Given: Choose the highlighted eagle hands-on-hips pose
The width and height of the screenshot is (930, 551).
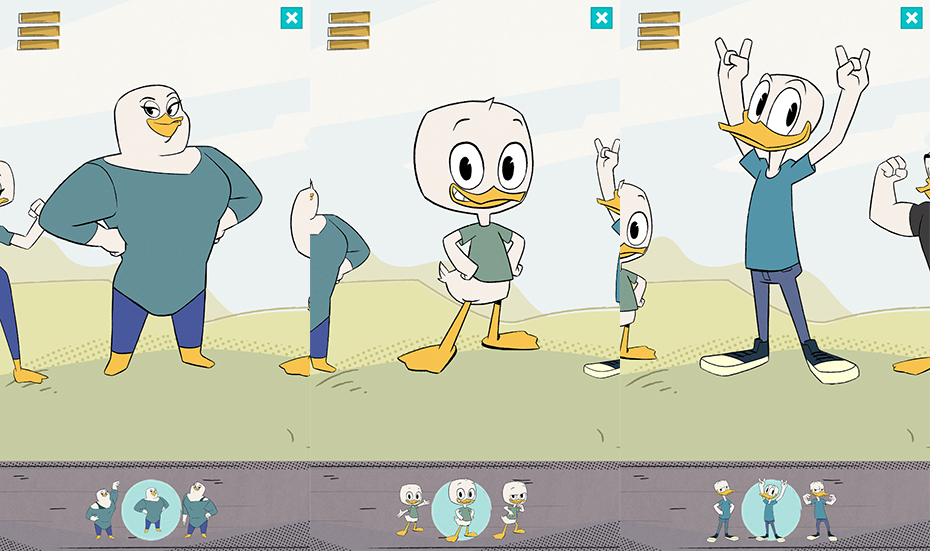Looking at the screenshot, I should (x=151, y=509).
